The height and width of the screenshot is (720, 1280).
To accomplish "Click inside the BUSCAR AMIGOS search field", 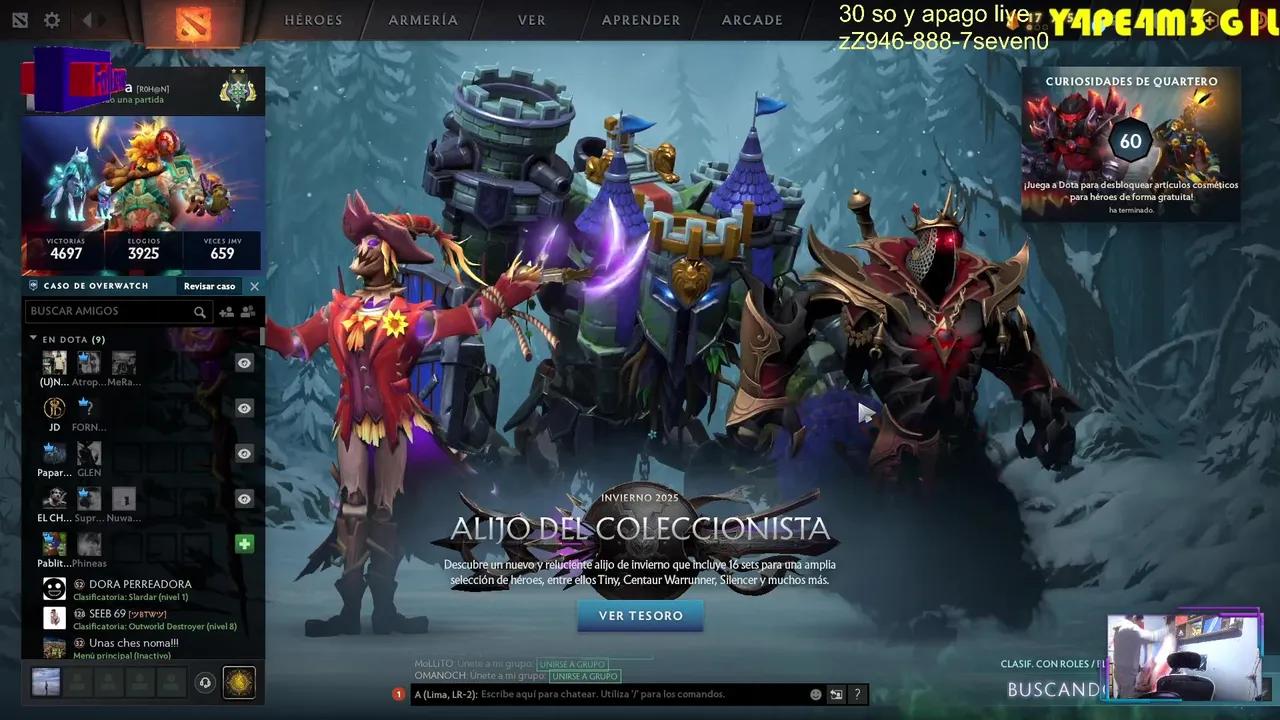I will (110, 311).
